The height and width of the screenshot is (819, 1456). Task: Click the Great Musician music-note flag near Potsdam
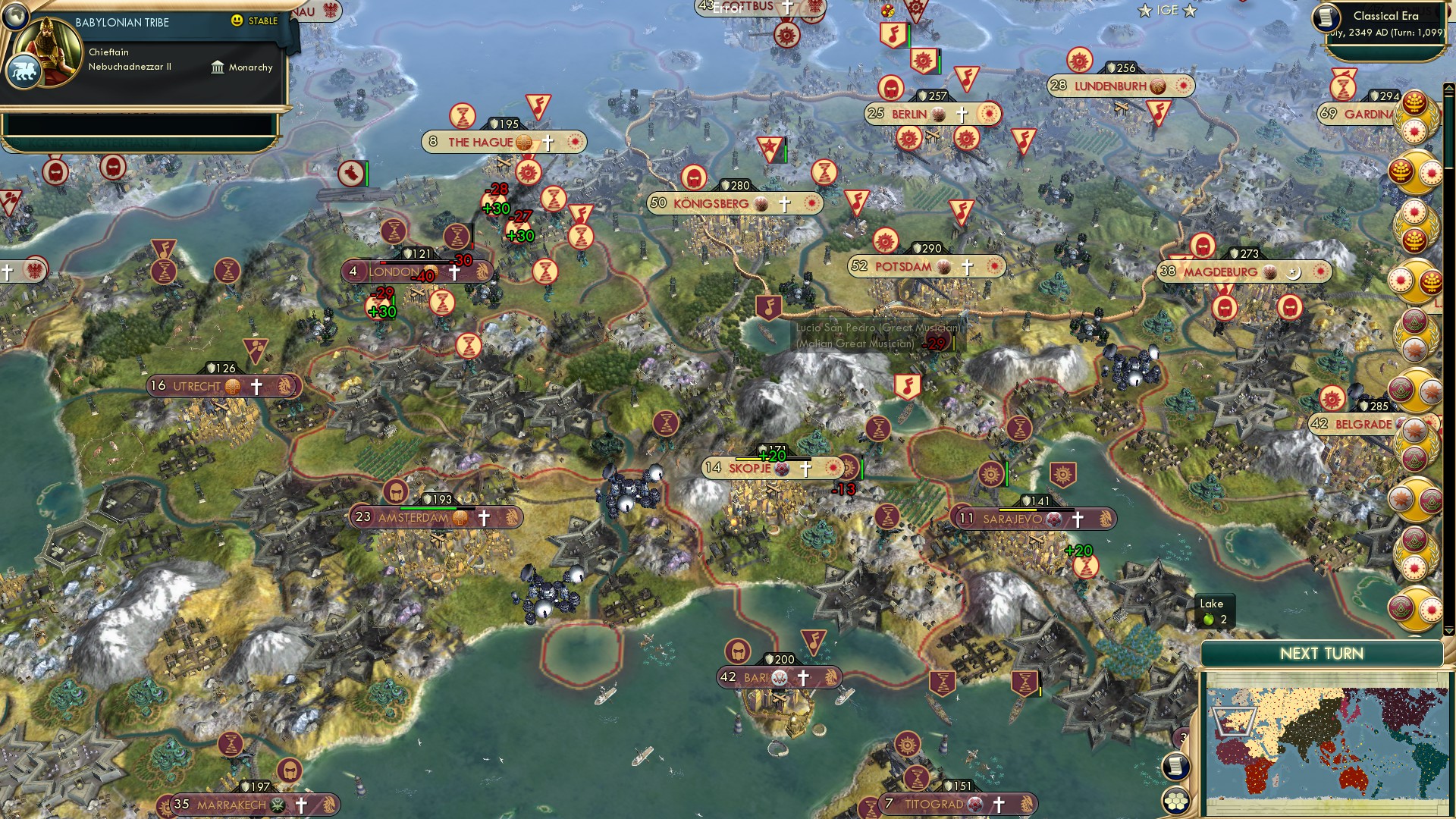tap(767, 306)
